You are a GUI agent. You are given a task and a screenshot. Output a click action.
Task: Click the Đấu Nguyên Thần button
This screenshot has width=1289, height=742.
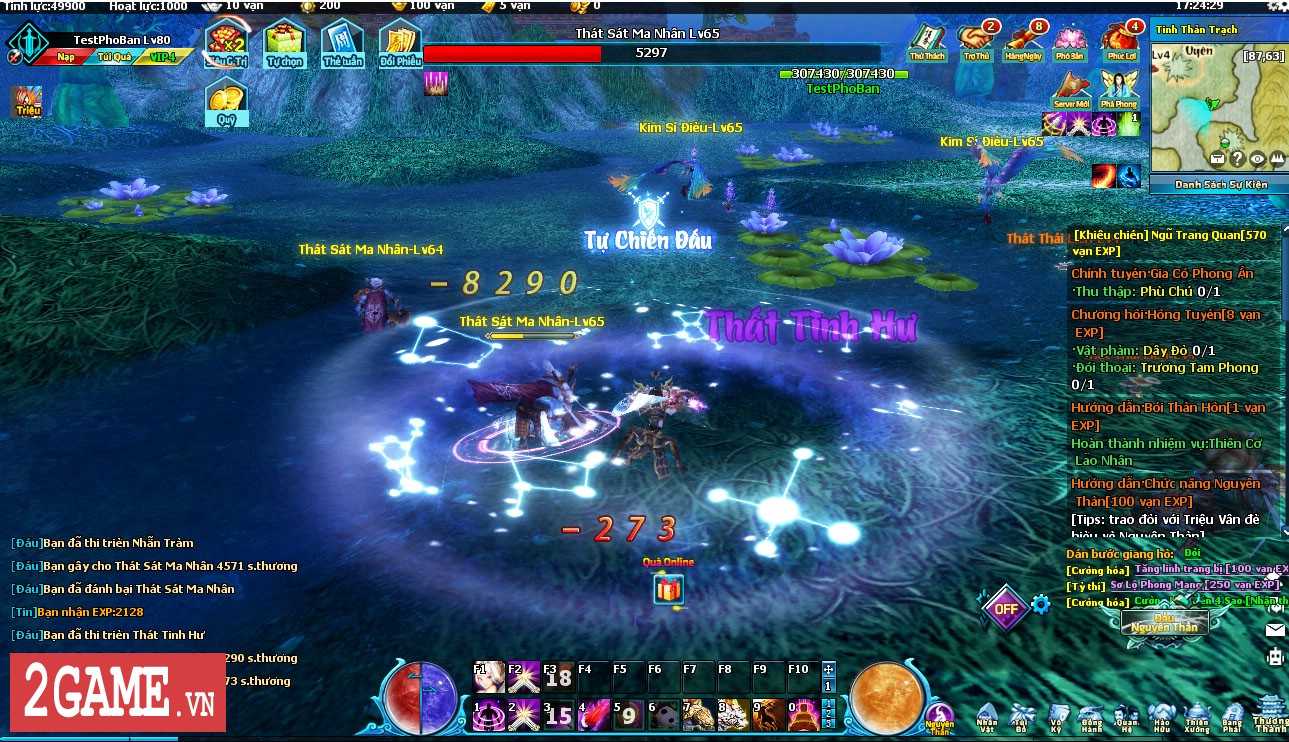click(1163, 623)
